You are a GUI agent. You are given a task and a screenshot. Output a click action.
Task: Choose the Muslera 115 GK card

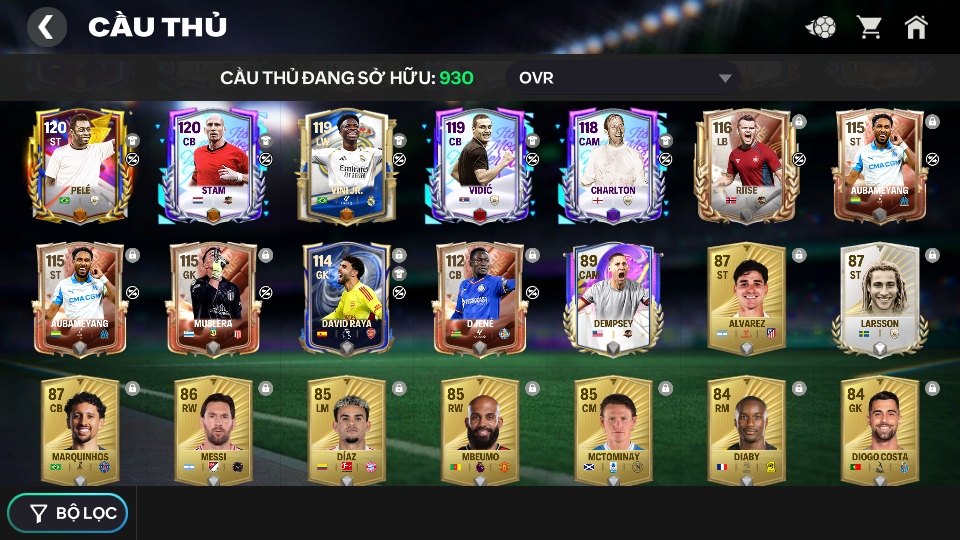(x=213, y=298)
